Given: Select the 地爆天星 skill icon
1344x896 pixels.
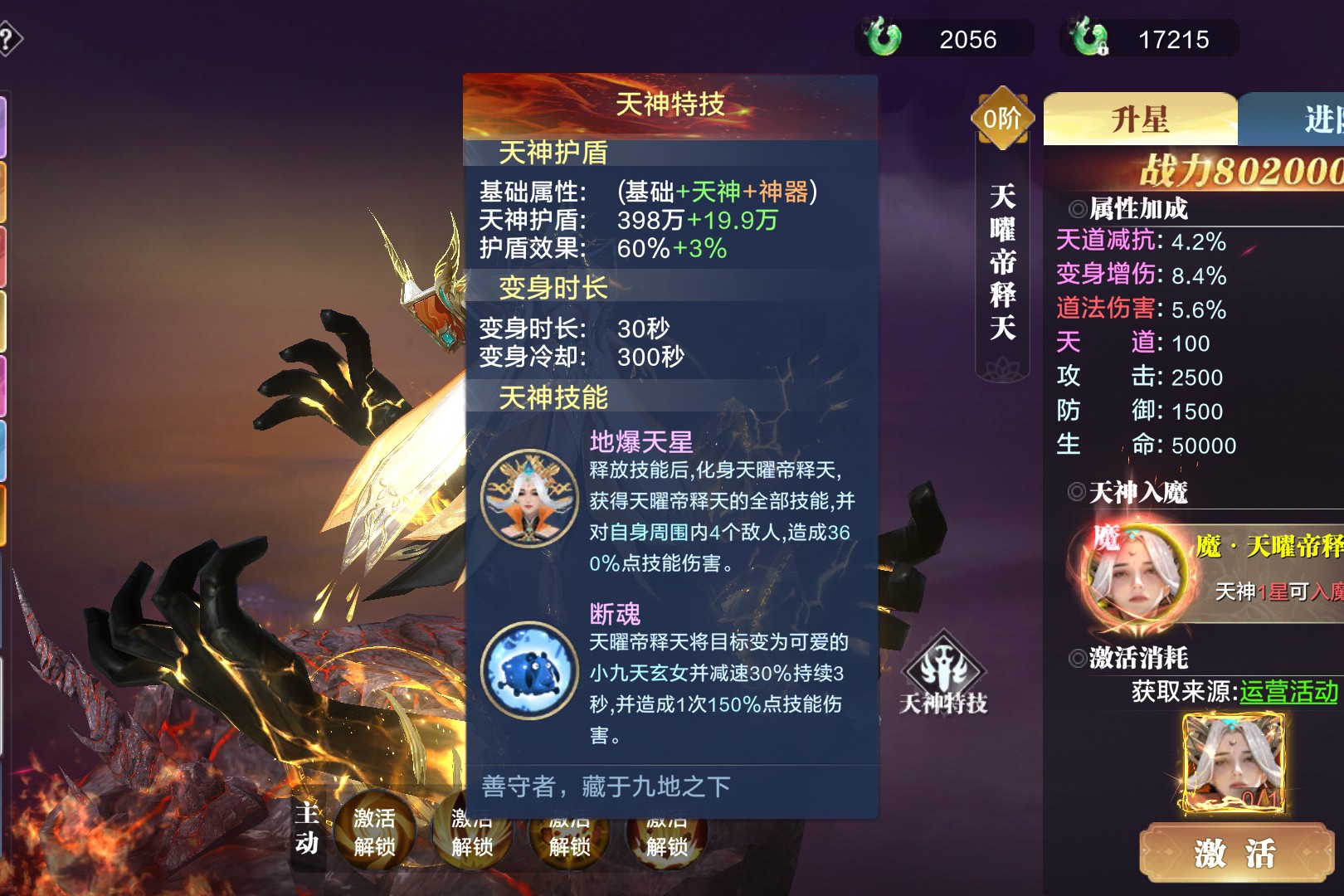Looking at the screenshot, I should click(x=529, y=498).
